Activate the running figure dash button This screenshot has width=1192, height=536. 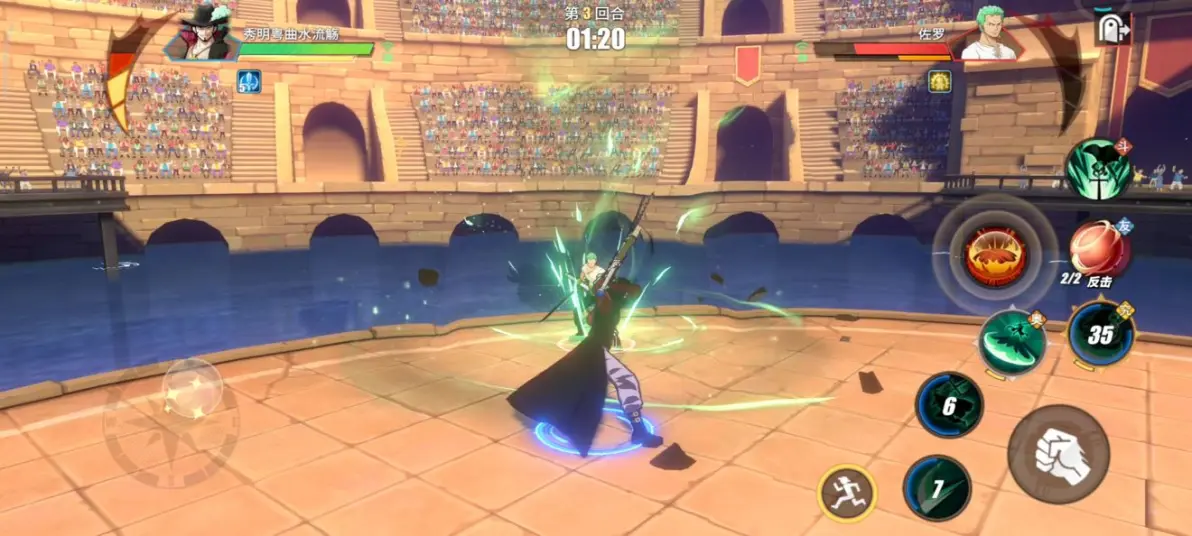847,493
